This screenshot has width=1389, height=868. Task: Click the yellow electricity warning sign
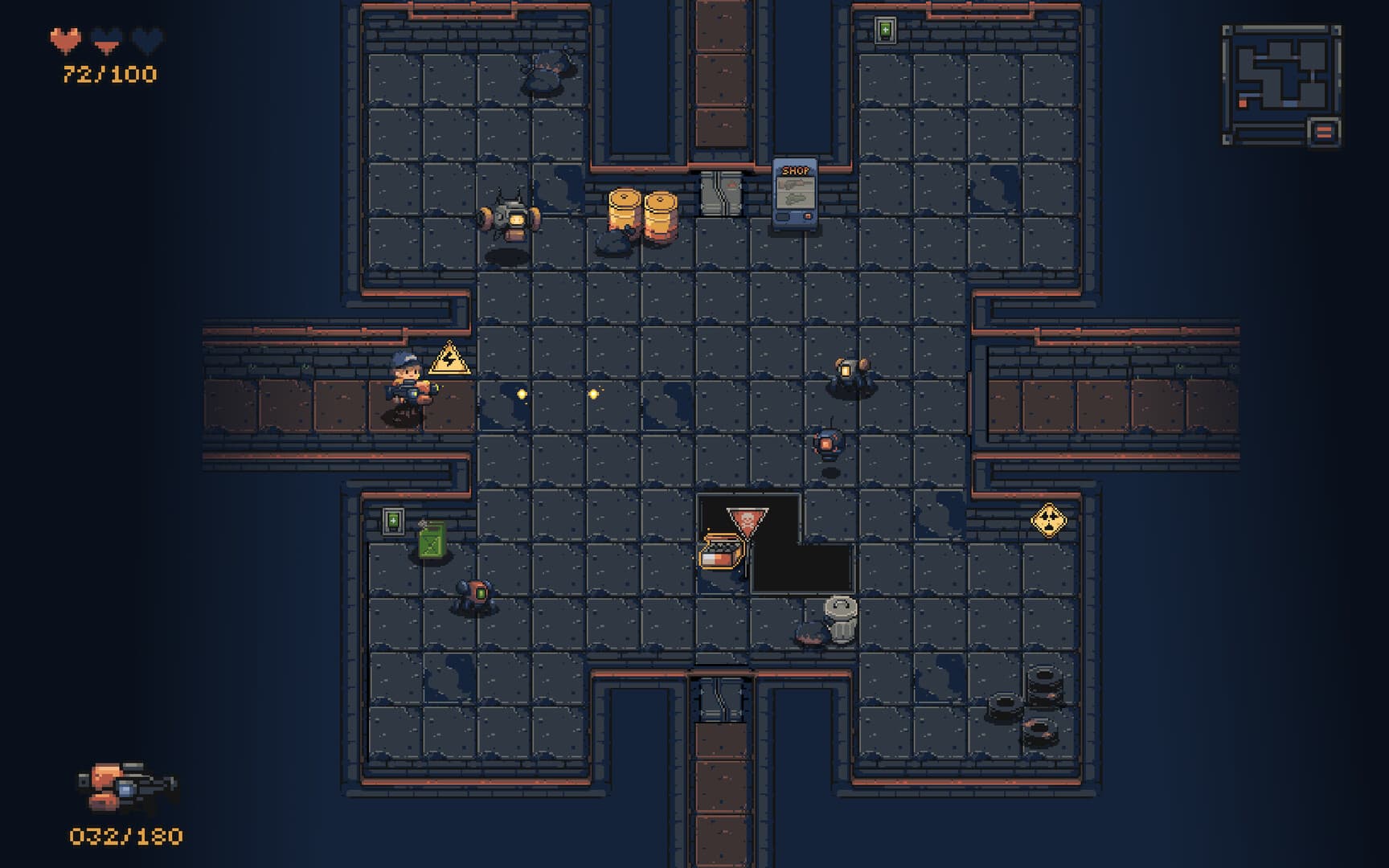(449, 359)
